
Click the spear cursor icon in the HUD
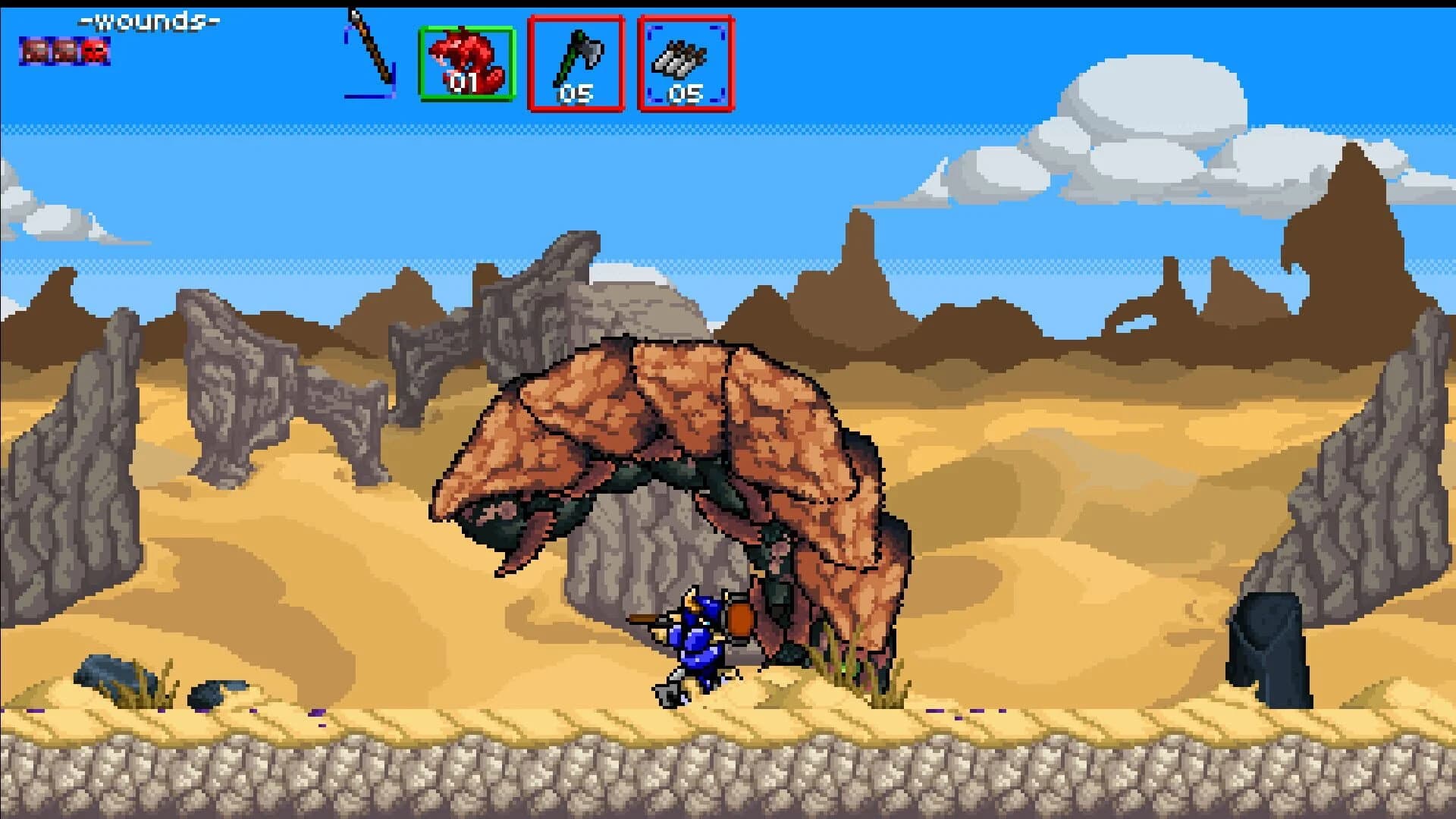coord(369,53)
